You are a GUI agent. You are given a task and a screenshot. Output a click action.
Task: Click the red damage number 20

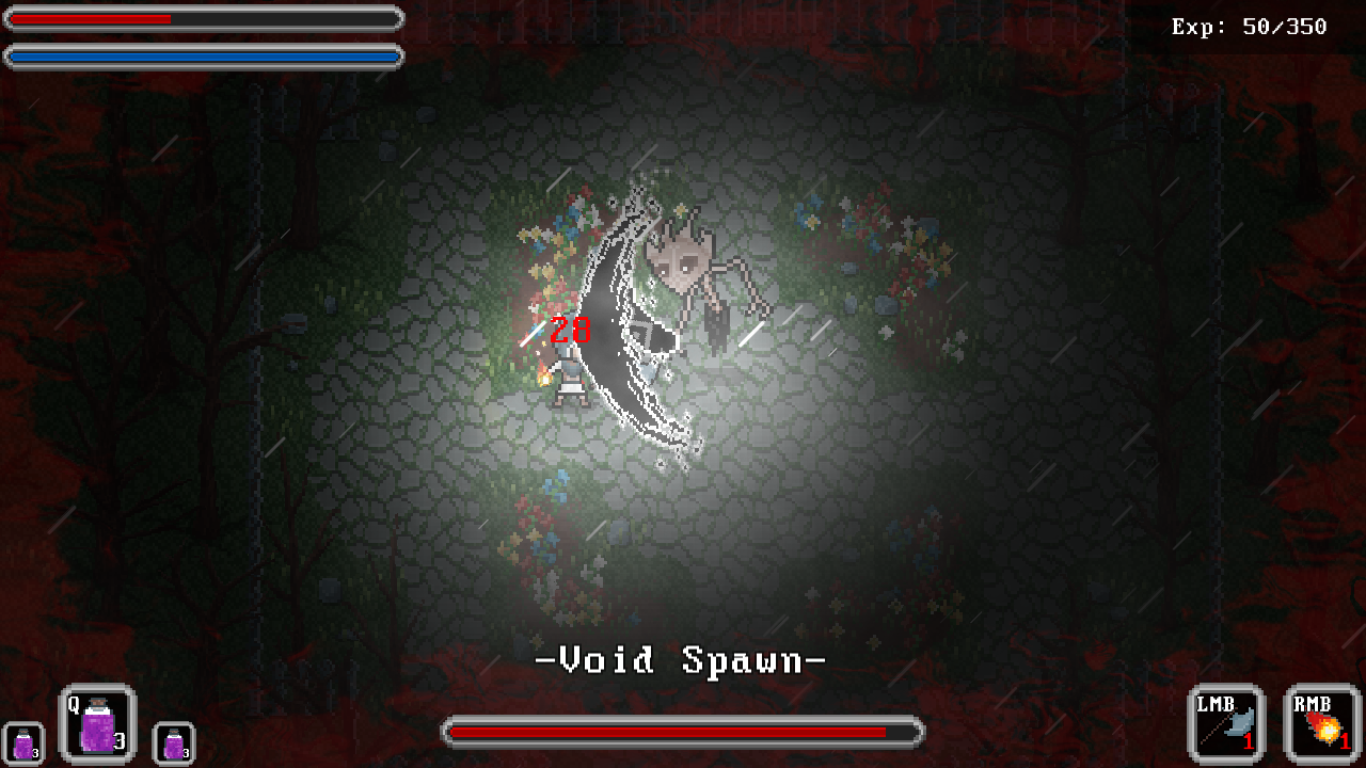[568, 331]
